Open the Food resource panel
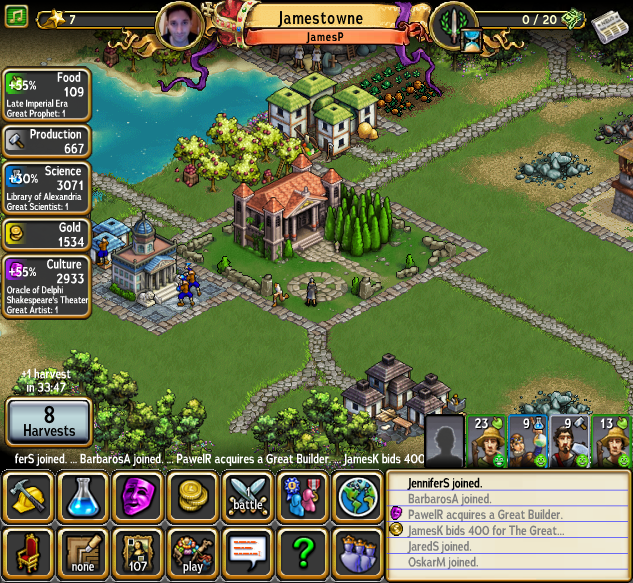The height and width of the screenshot is (583, 633). click(47, 95)
